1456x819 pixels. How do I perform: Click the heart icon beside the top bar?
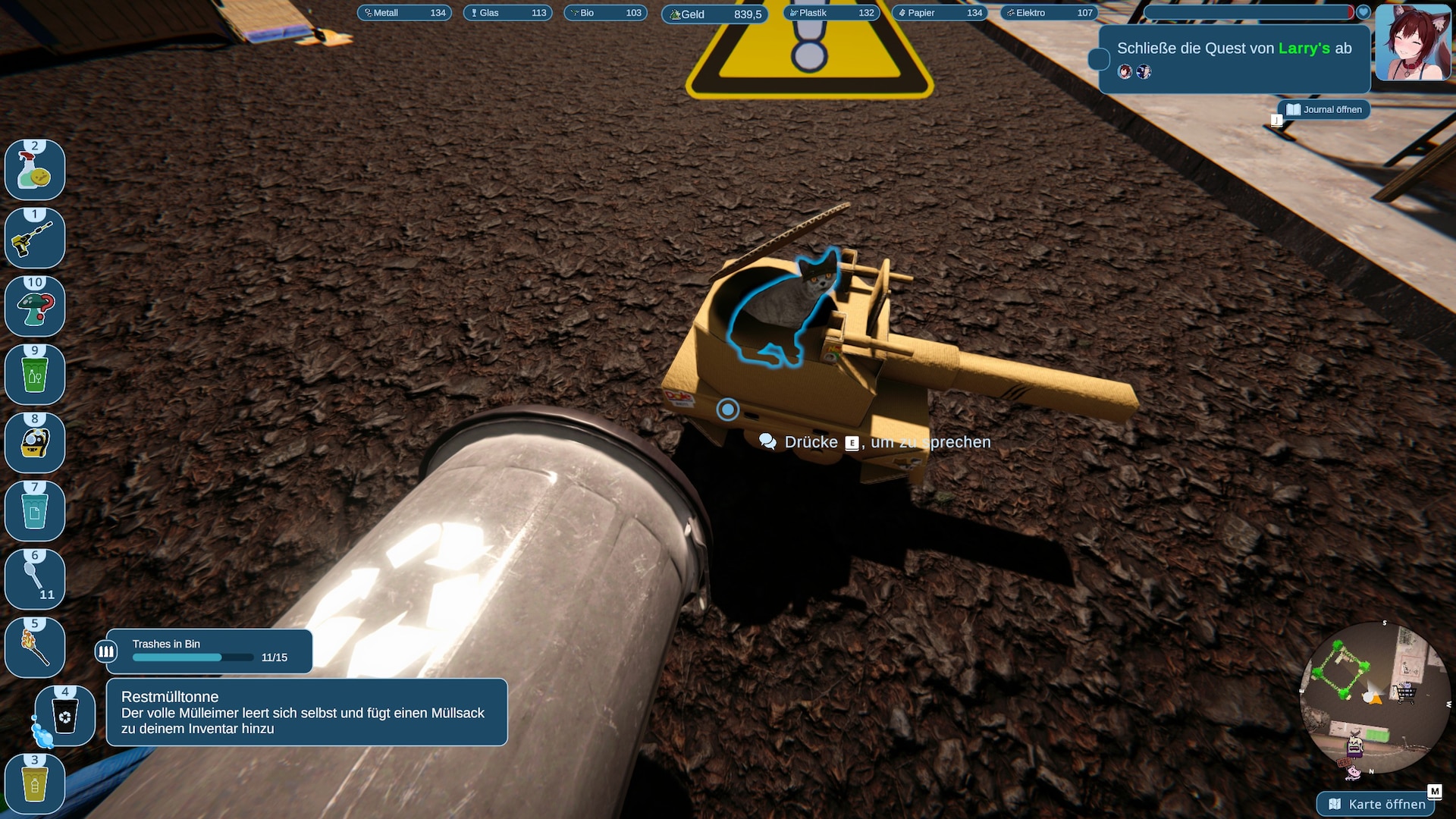tap(1363, 12)
